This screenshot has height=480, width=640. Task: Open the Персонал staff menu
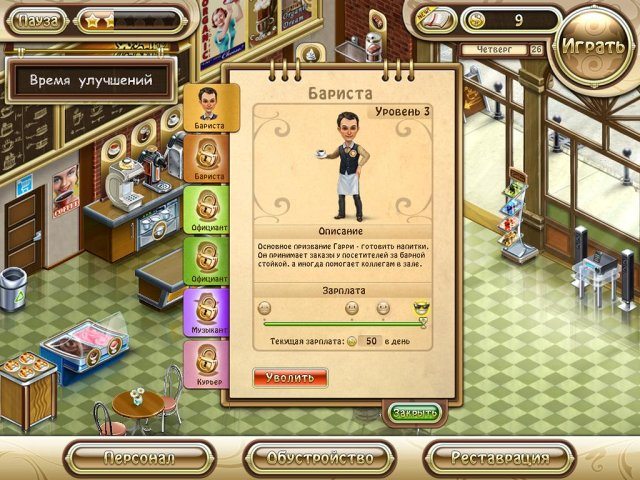(x=139, y=458)
